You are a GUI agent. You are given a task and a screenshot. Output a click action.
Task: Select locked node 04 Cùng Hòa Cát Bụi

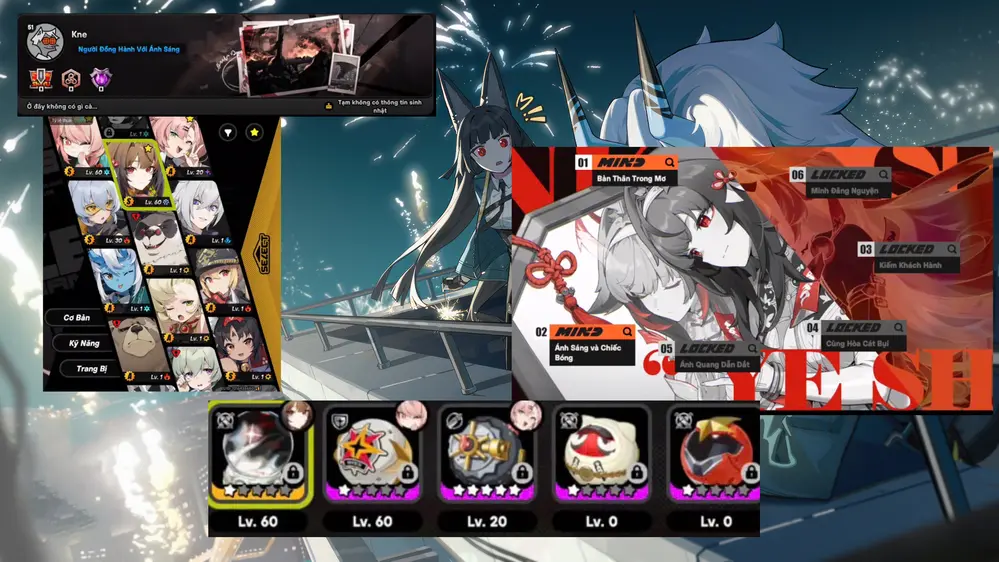click(855, 336)
